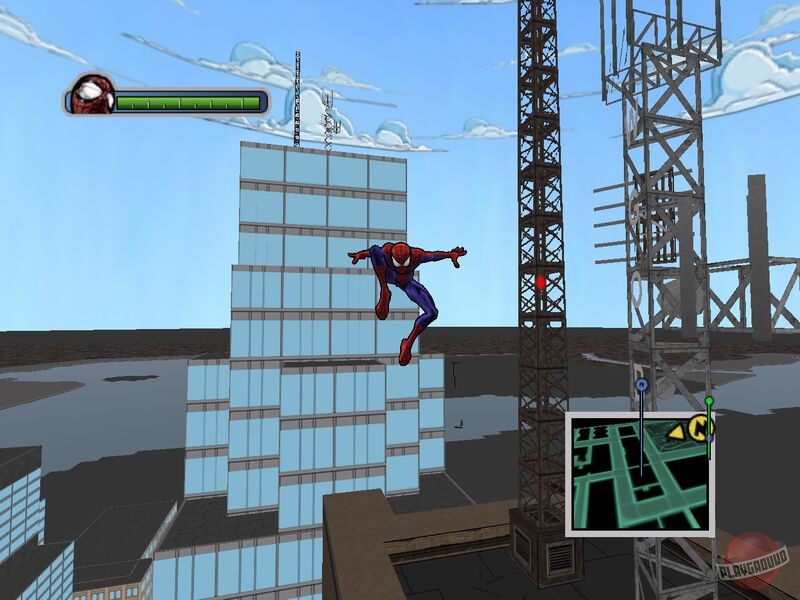Select the yellow north compass marker
The image size is (800, 600).
pos(704,428)
